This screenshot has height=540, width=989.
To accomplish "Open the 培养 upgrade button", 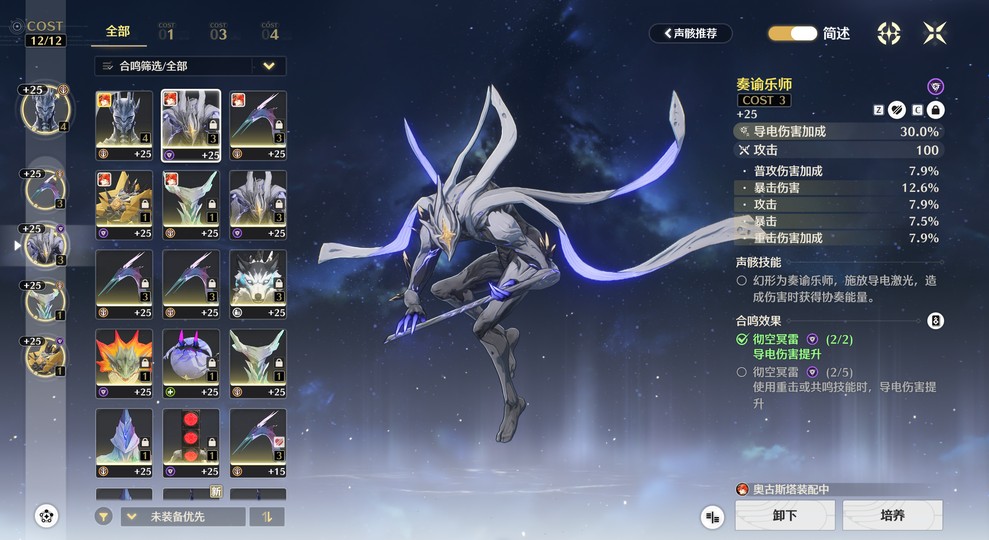I will 892,515.
